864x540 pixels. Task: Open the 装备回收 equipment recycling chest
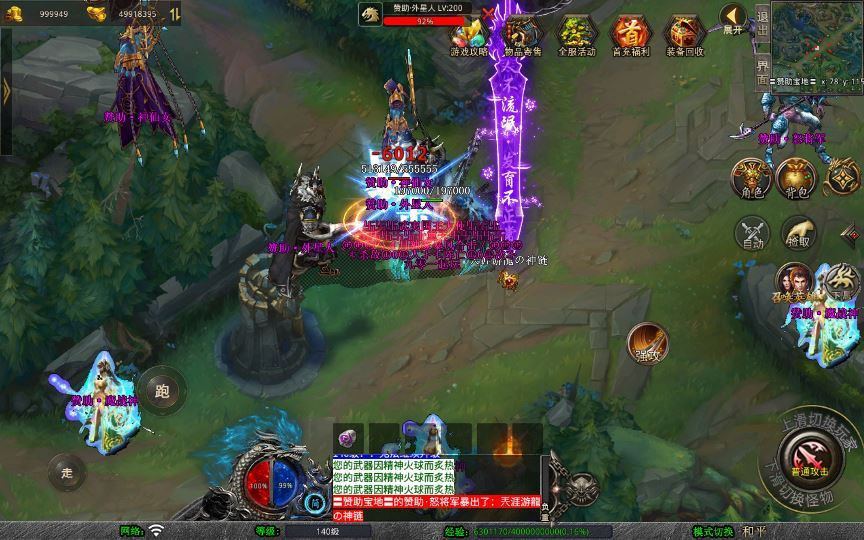point(684,36)
